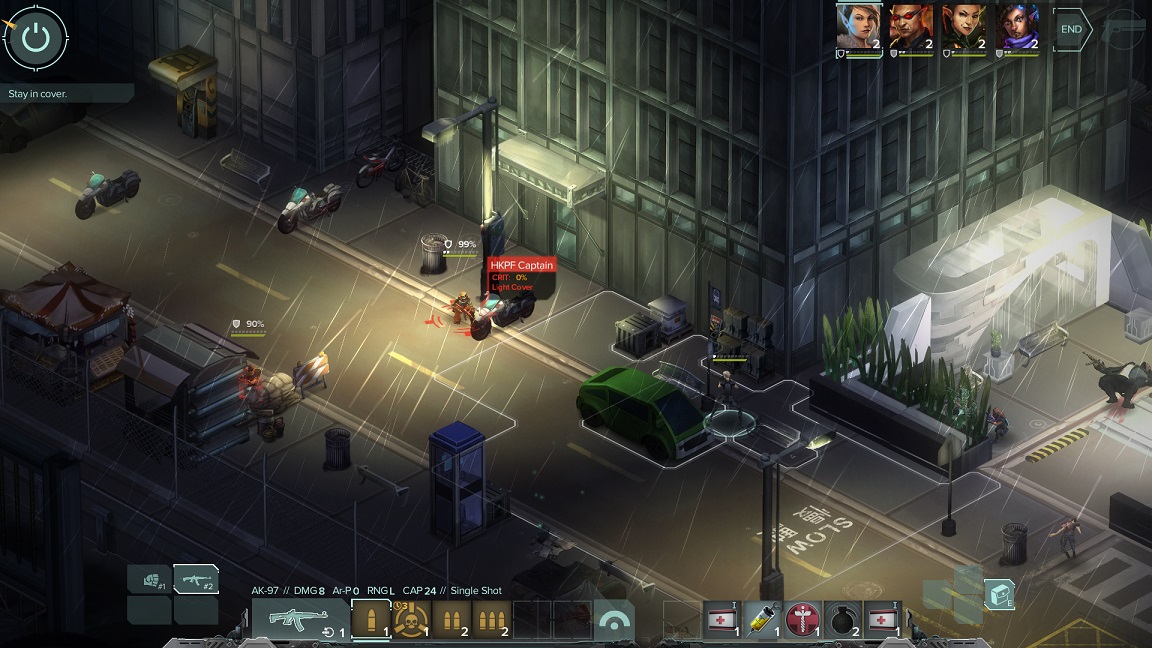
Task: Click the END turn button
Action: (x=1071, y=29)
